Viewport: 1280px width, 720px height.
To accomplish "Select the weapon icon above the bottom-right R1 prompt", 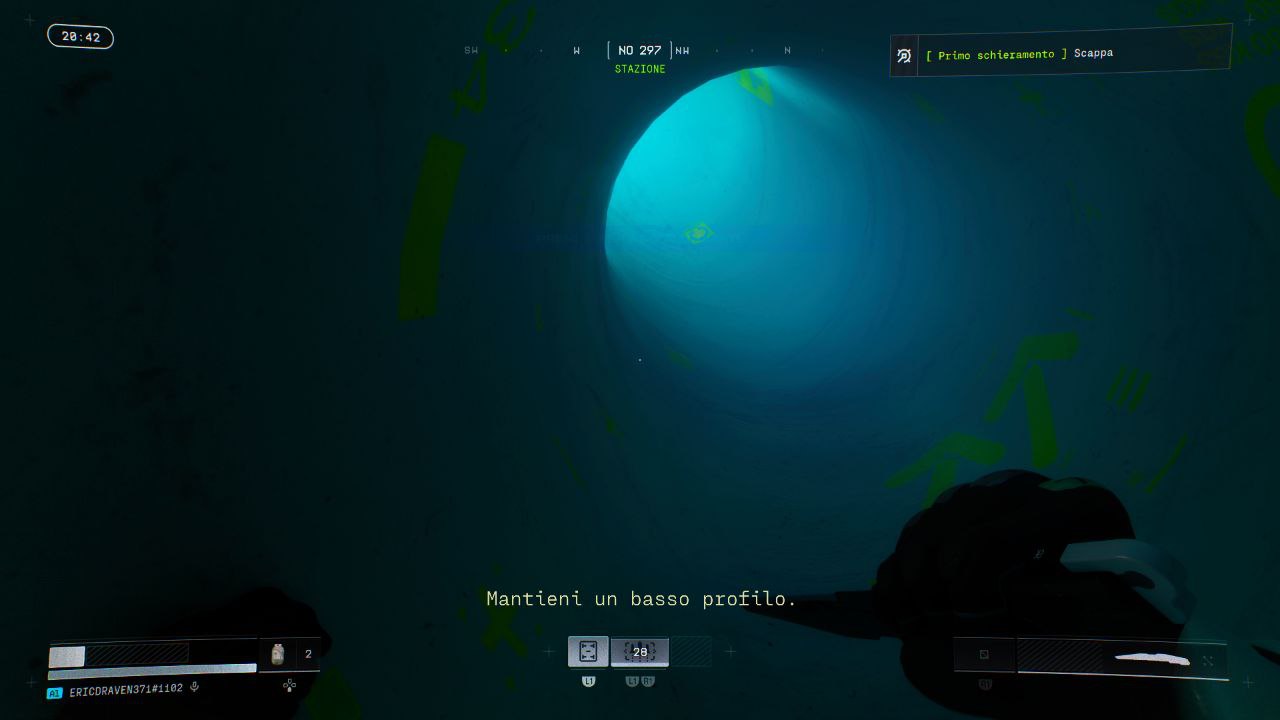I will pos(984,655).
